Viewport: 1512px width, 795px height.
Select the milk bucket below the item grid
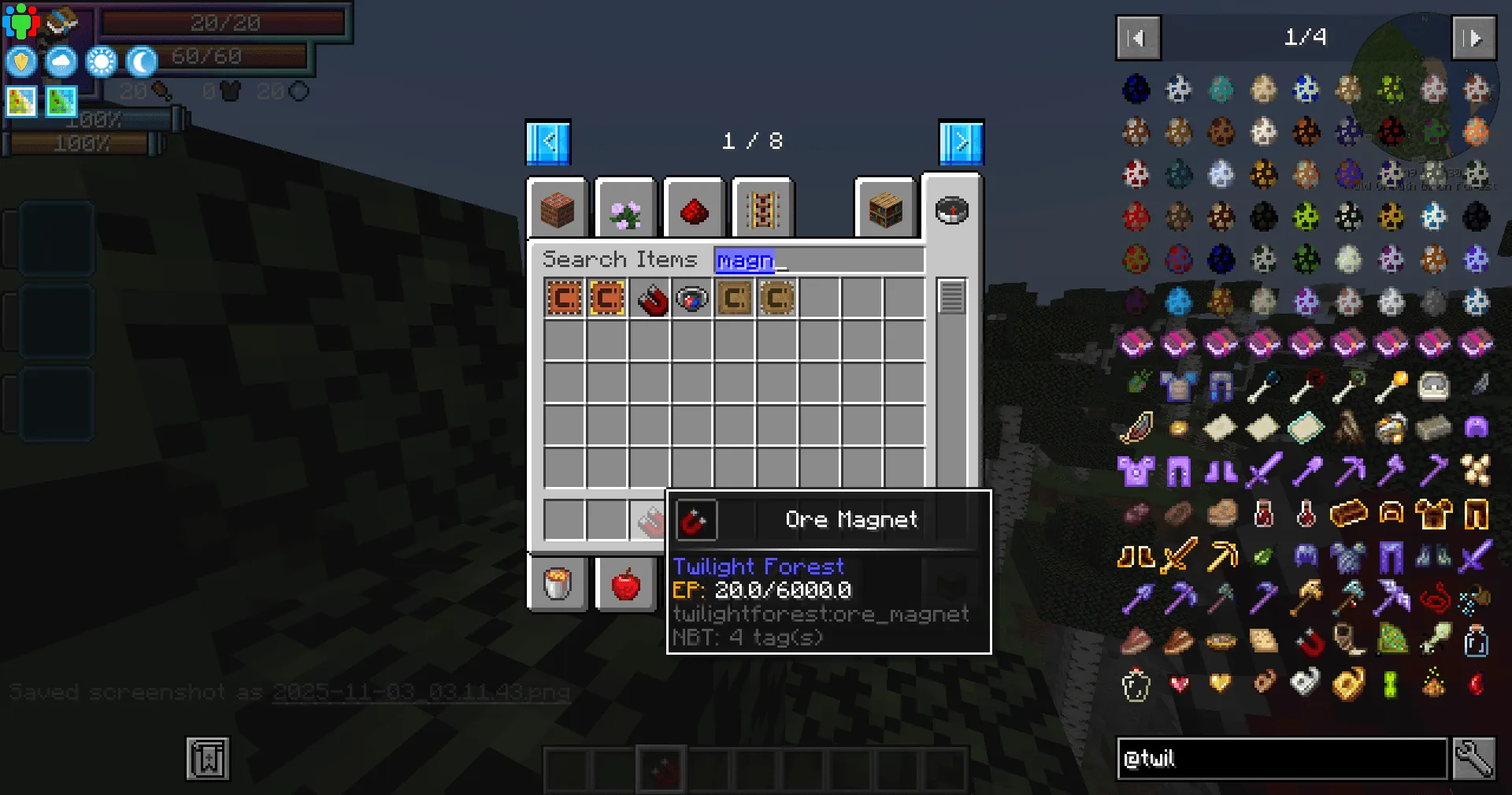tap(558, 583)
